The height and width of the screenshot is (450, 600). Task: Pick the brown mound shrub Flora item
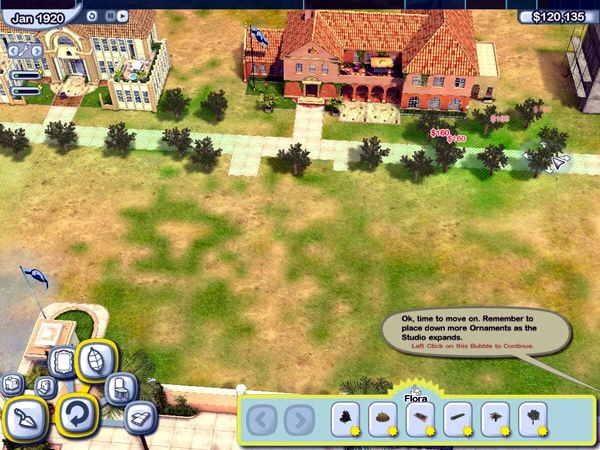click(x=384, y=419)
